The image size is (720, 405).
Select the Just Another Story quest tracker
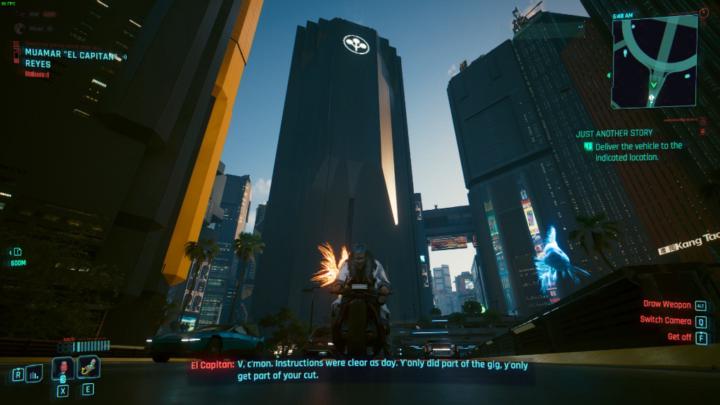613,132
